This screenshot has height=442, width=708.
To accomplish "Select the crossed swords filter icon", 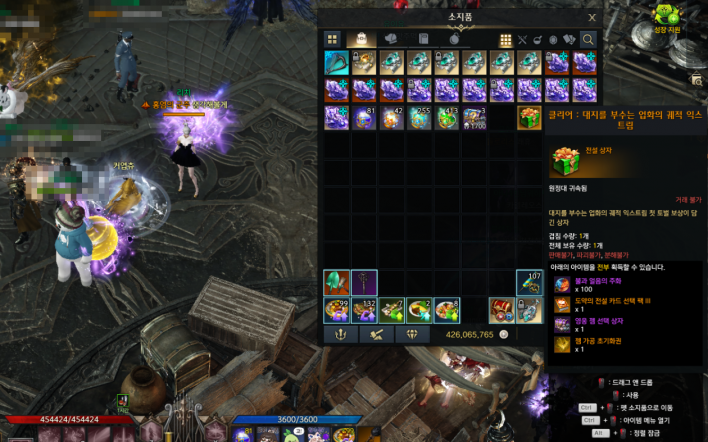I will [522, 39].
